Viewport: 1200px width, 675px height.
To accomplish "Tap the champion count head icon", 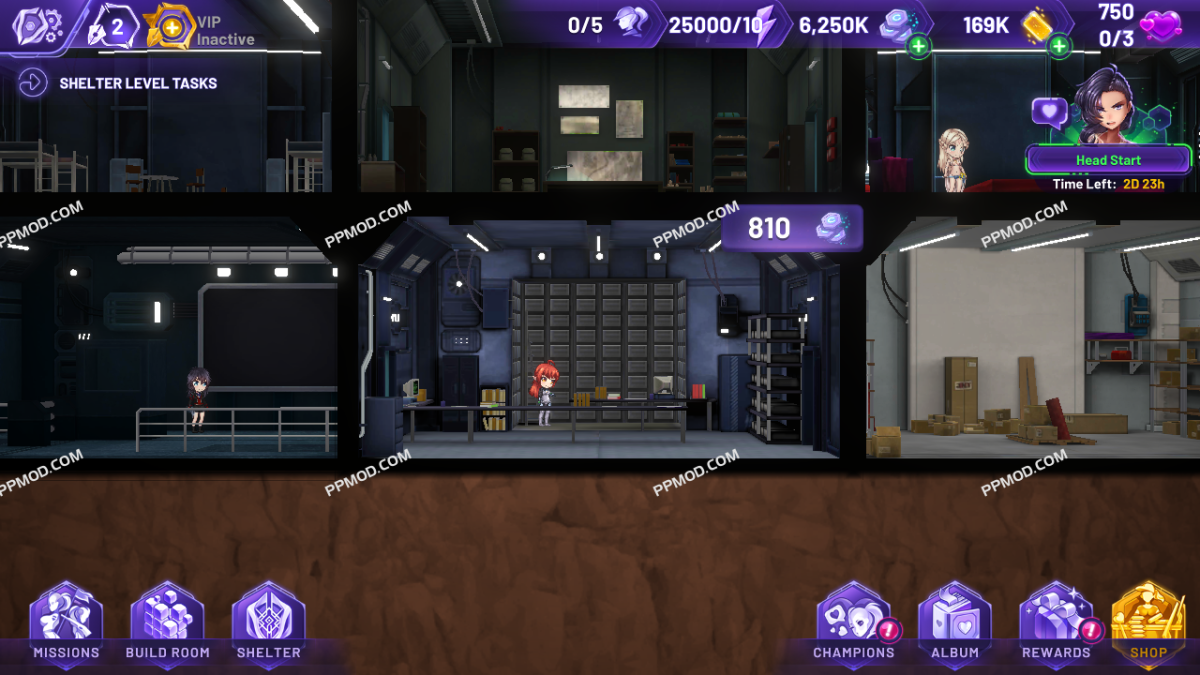I will 631,24.
